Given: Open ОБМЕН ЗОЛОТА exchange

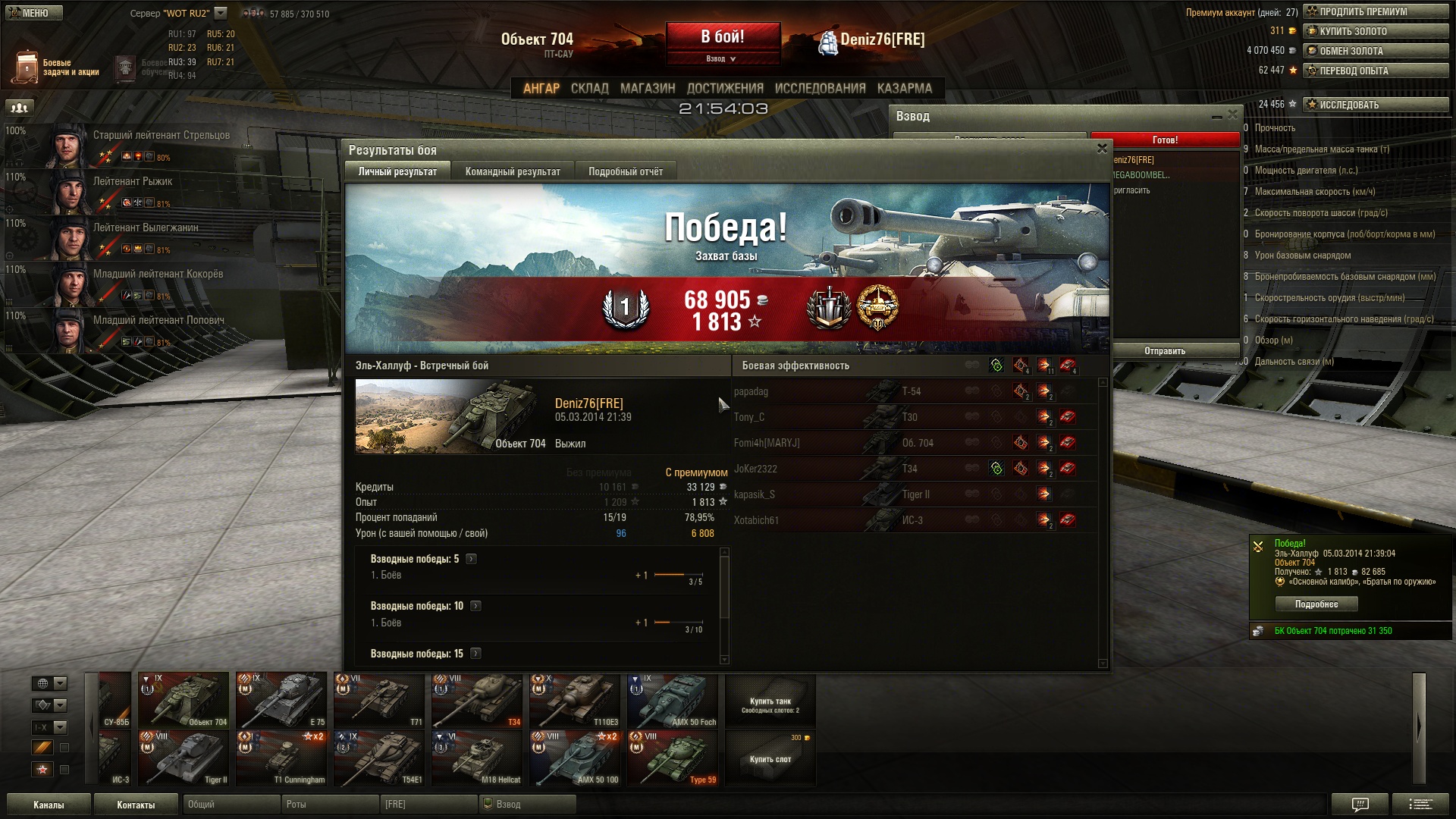Looking at the screenshot, I should click(x=1375, y=51).
